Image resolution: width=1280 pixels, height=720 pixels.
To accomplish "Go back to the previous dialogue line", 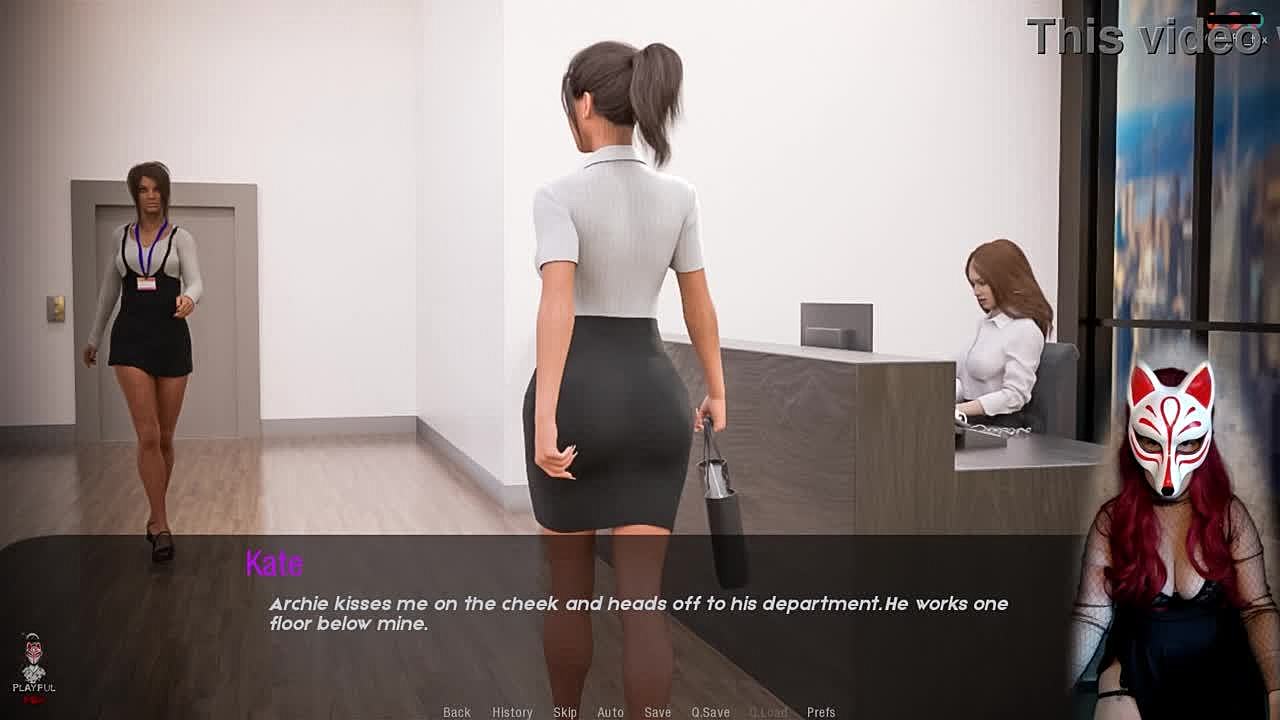I will point(457,712).
